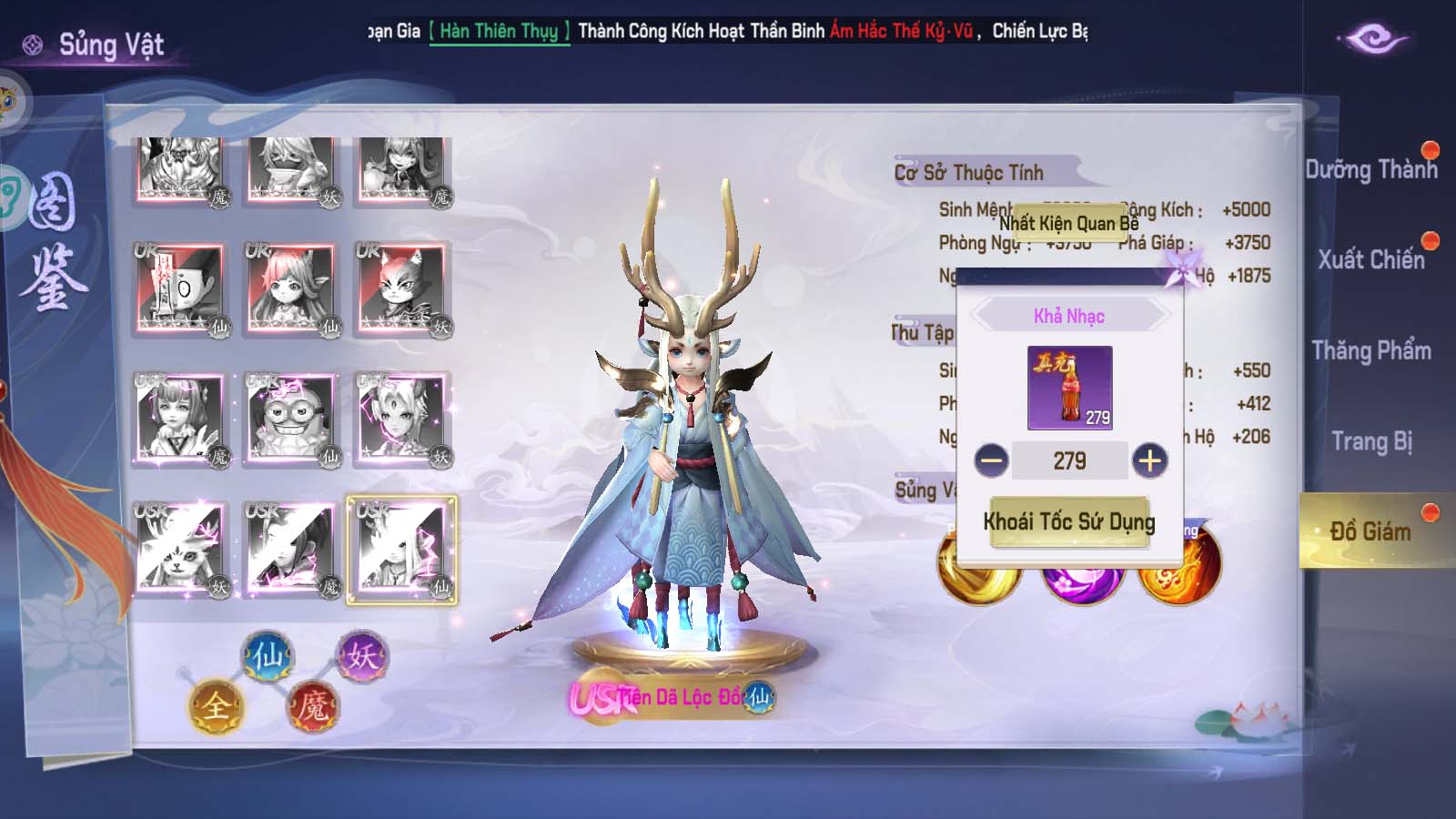The height and width of the screenshot is (819, 1456).
Task: Filter pets by the purple 妖 button
Action: pyautogui.click(x=361, y=656)
